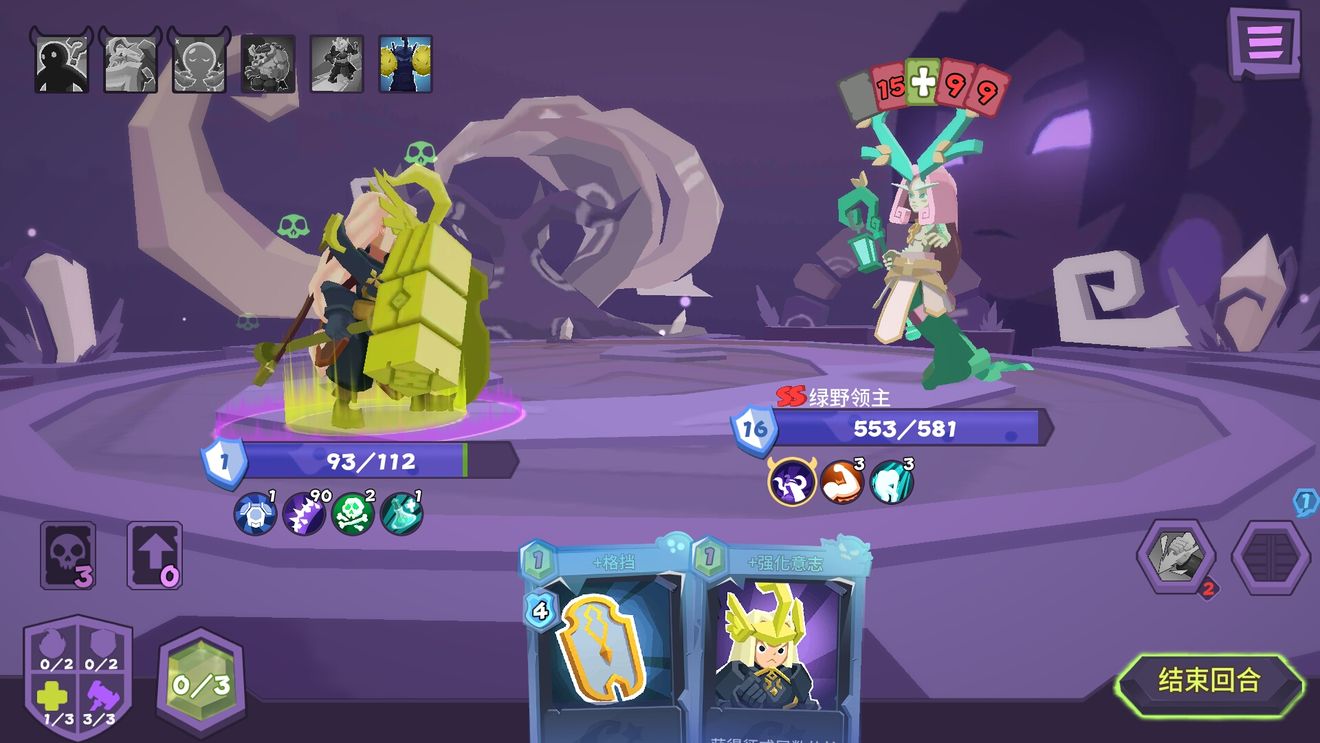Check the player's green skull poison status
Screen dimensions: 1320x743
353,513
